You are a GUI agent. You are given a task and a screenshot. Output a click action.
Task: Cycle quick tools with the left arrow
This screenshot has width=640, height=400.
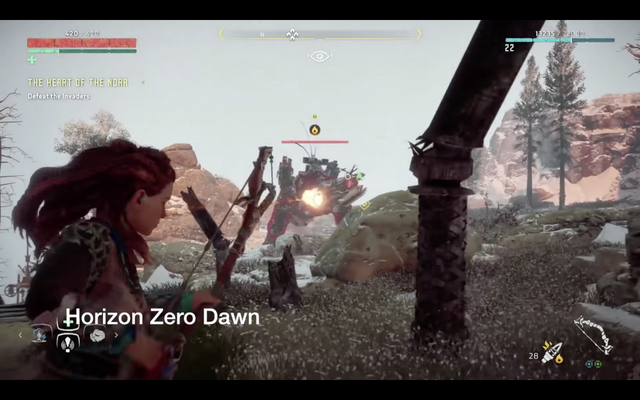[x=21, y=335]
